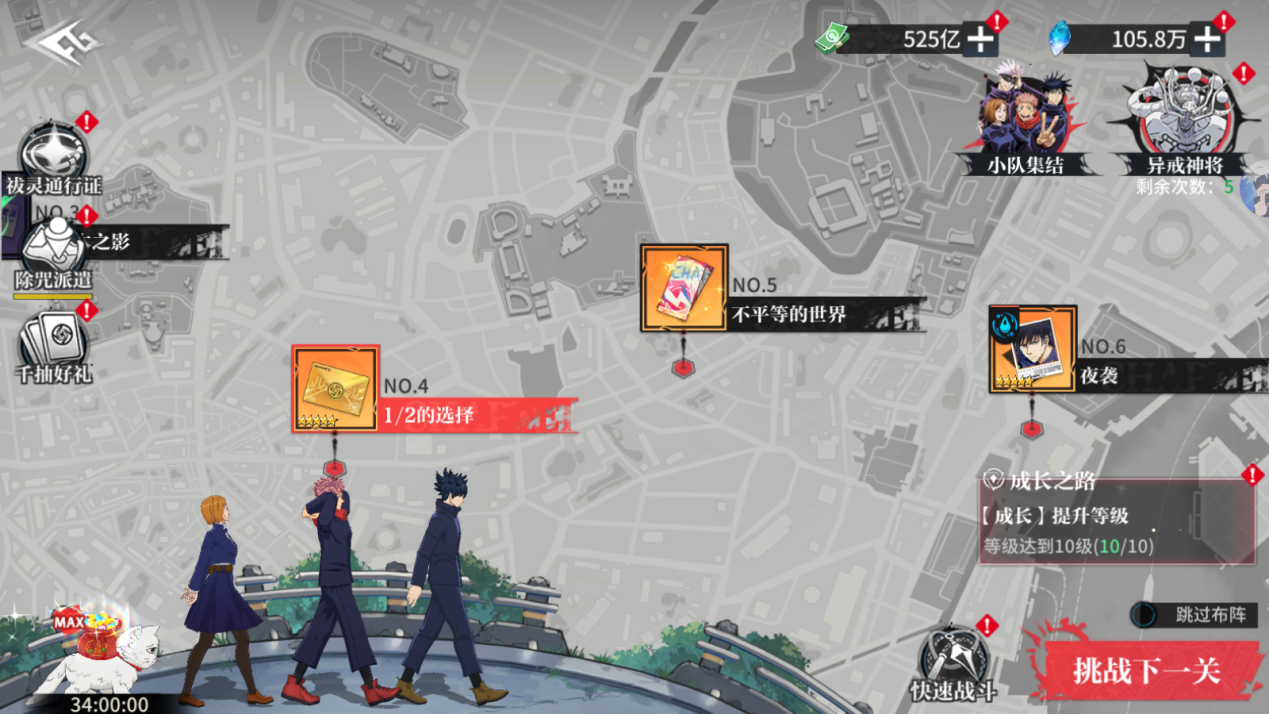Select stage NO.5 不平等的世界
The image size is (1269, 714).
tap(685, 288)
